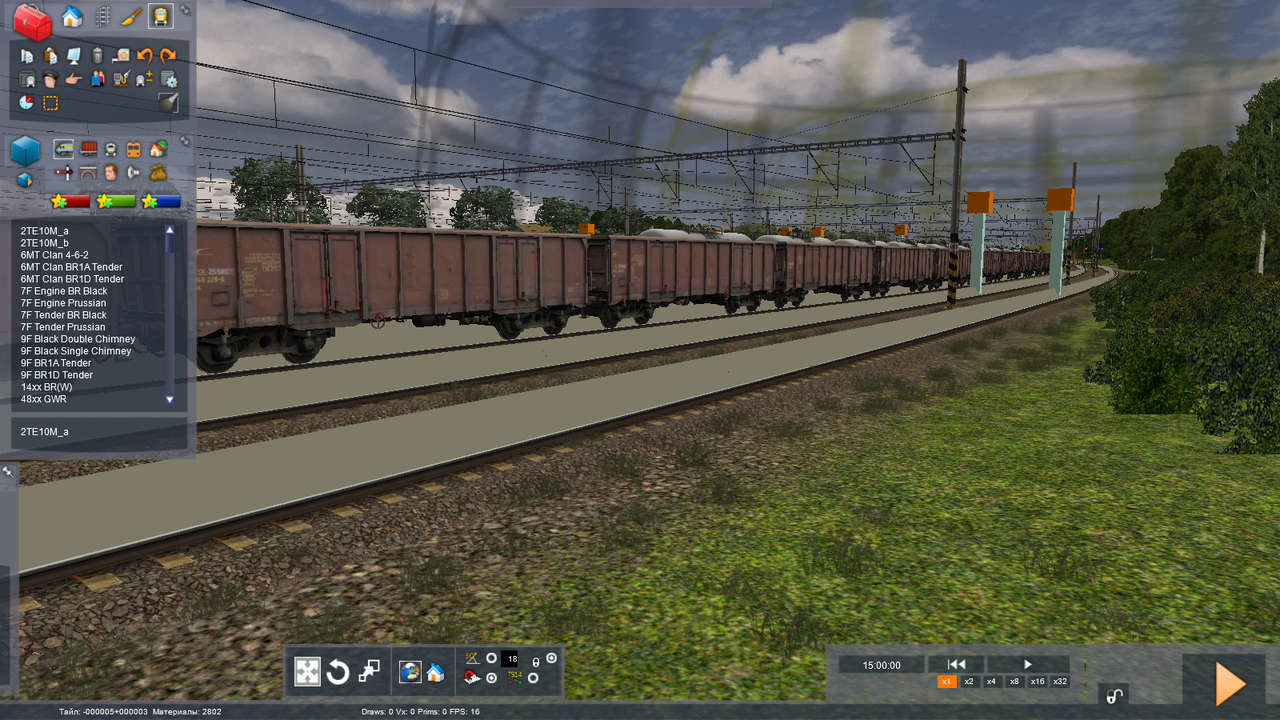Select 2TE10M_b from the asset list
Image resolution: width=1280 pixels, height=720 pixels.
[x=45, y=243]
